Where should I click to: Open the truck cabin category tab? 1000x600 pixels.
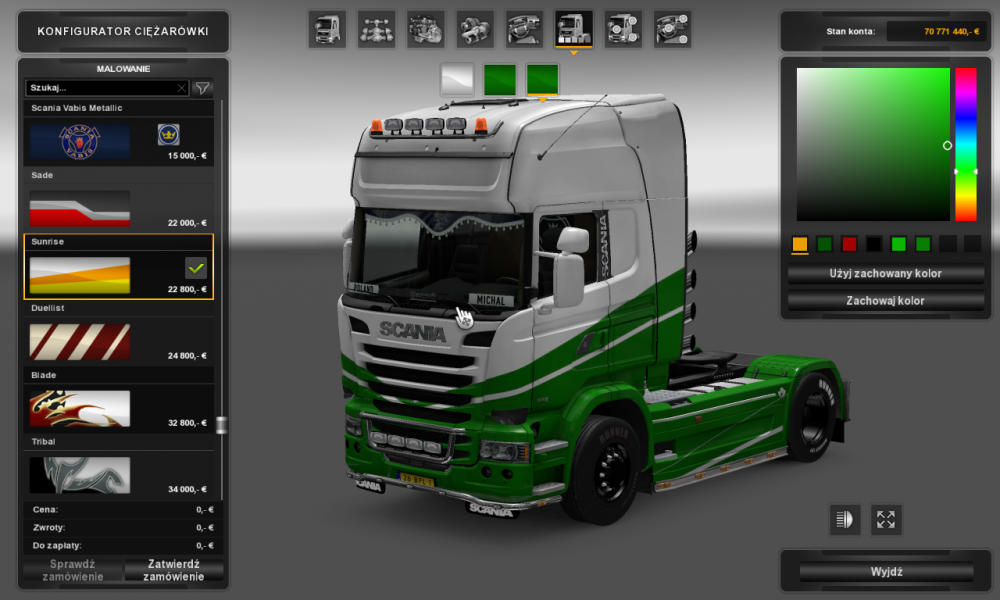pyautogui.click(x=327, y=29)
